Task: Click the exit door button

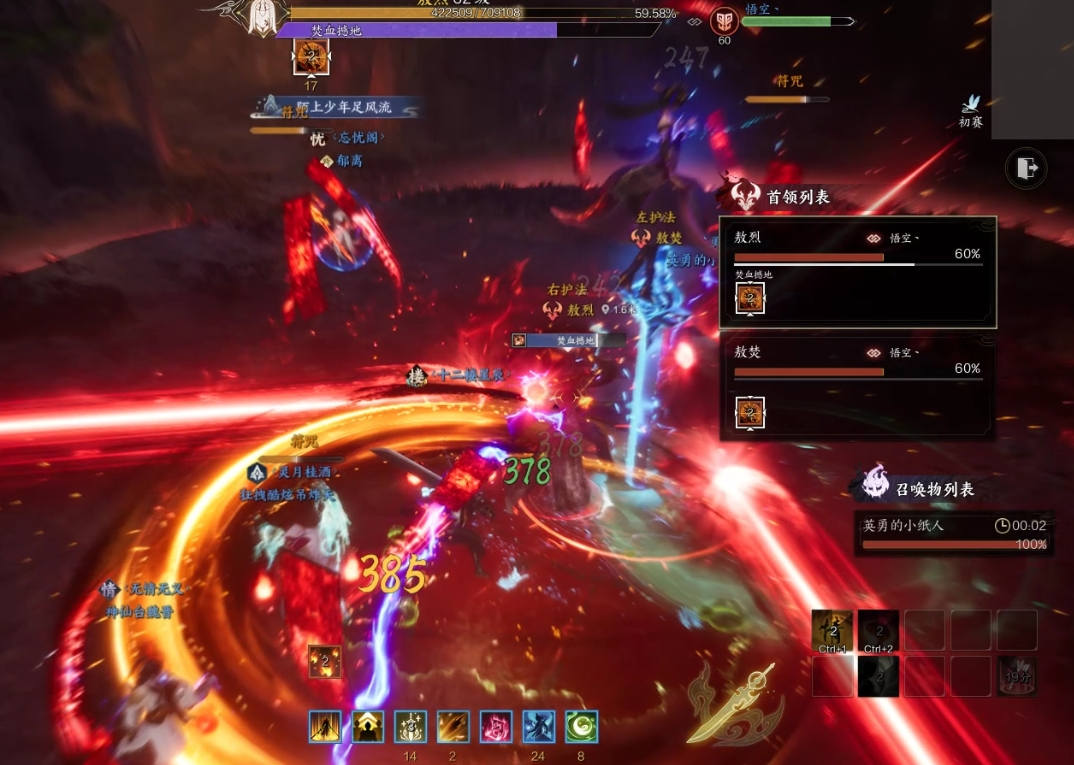Action: (1026, 169)
